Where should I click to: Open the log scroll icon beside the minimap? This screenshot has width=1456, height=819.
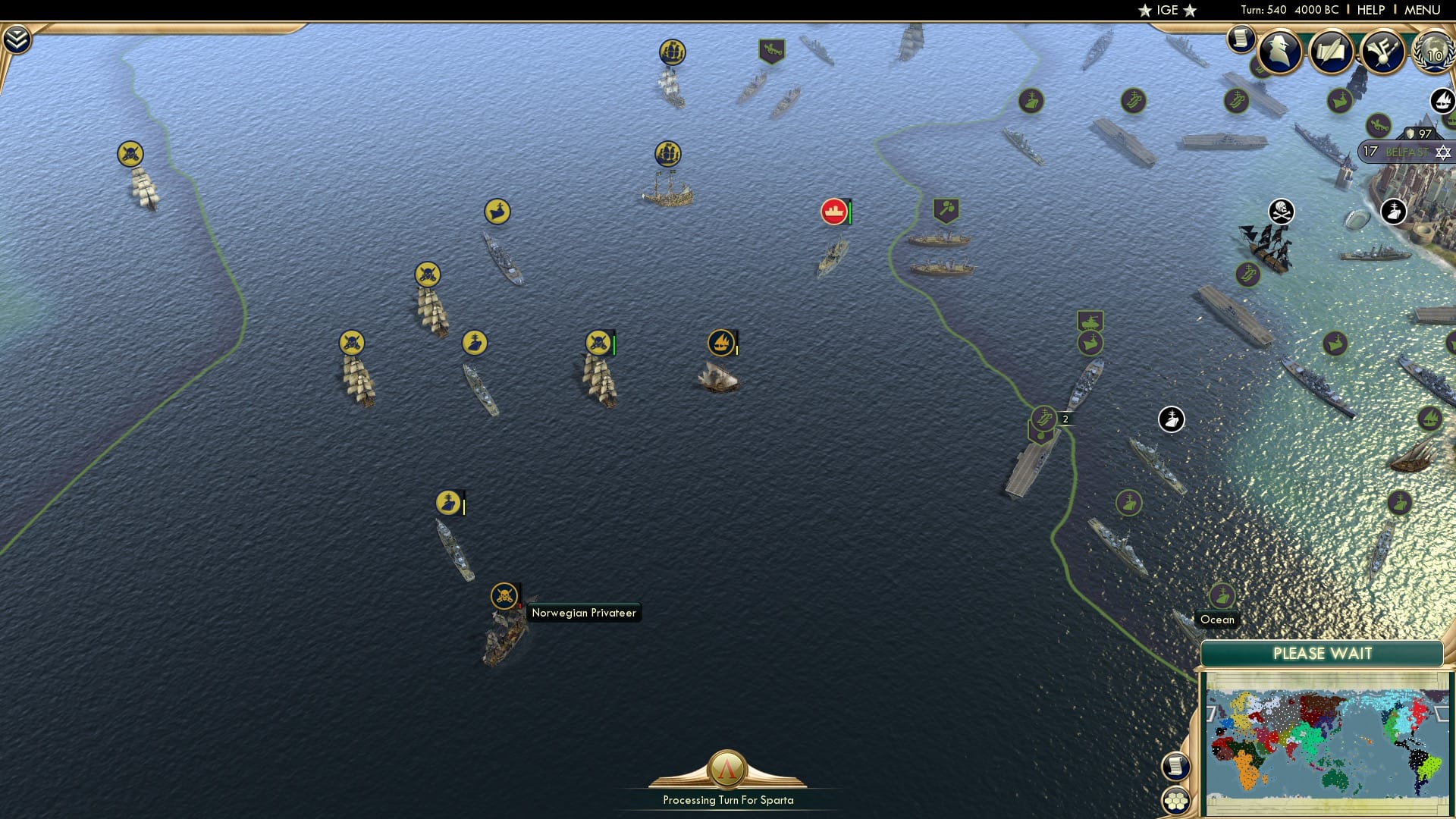1176,767
